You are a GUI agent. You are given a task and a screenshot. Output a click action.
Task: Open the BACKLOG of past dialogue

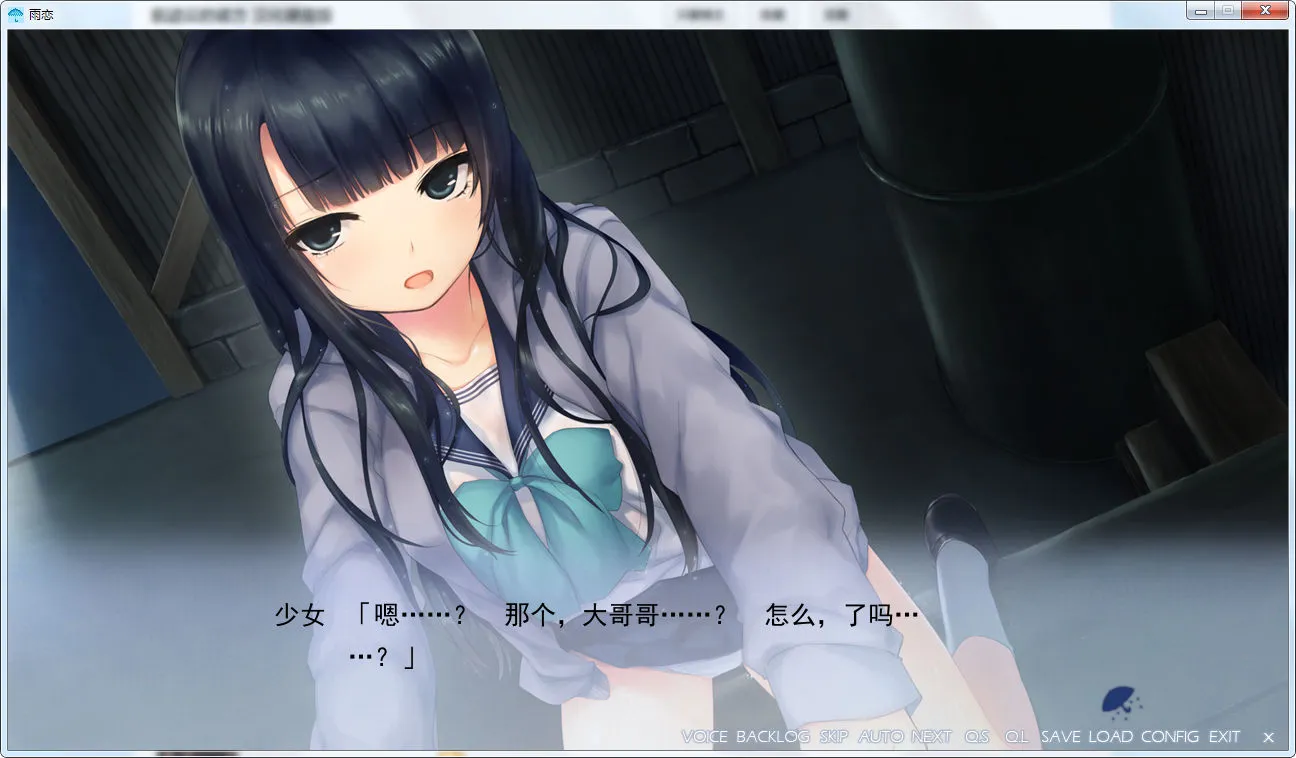click(772, 737)
